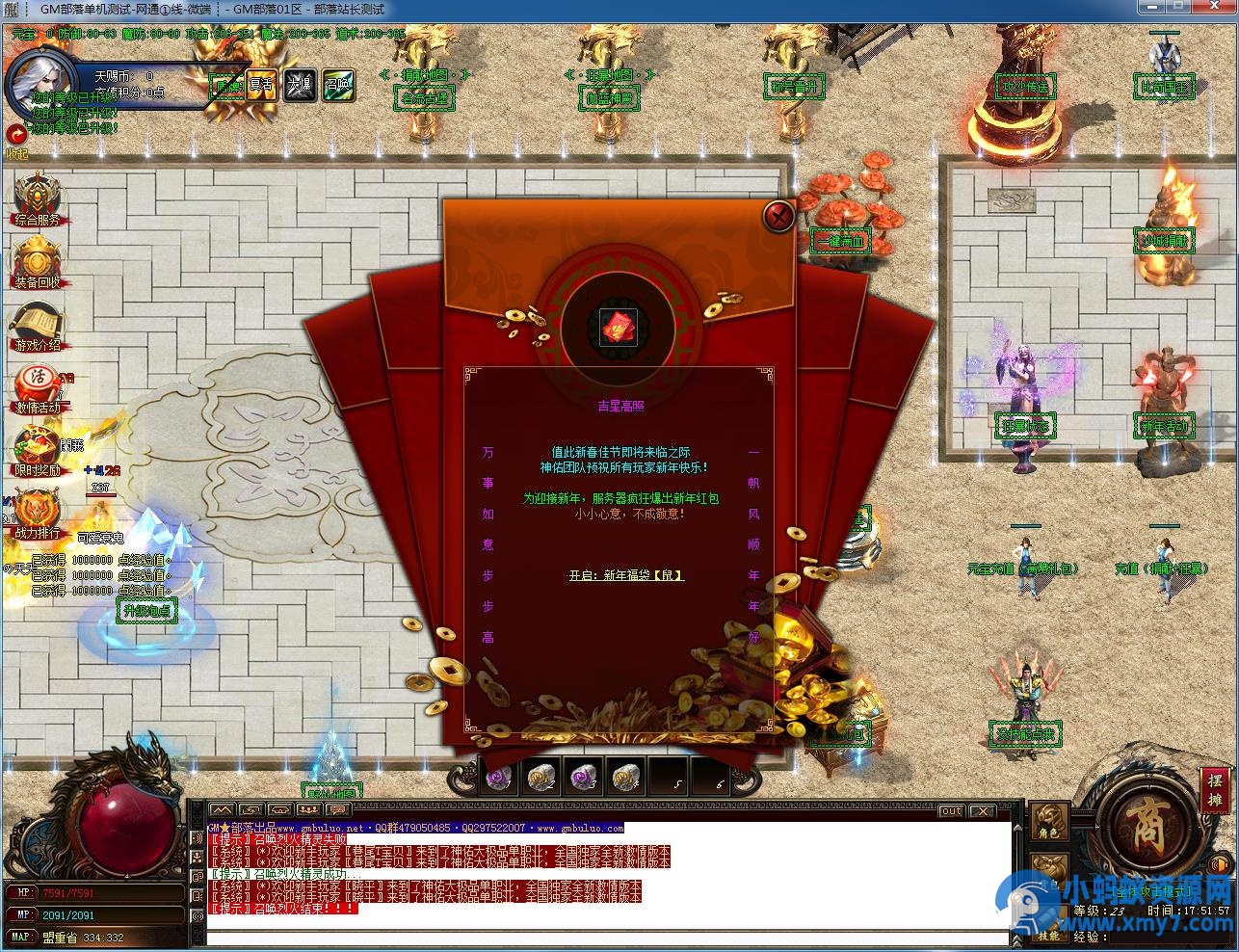Image resolution: width=1239 pixels, height=952 pixels.
Task: Open the 激情活动 events icon
Action: coord(37,388)
